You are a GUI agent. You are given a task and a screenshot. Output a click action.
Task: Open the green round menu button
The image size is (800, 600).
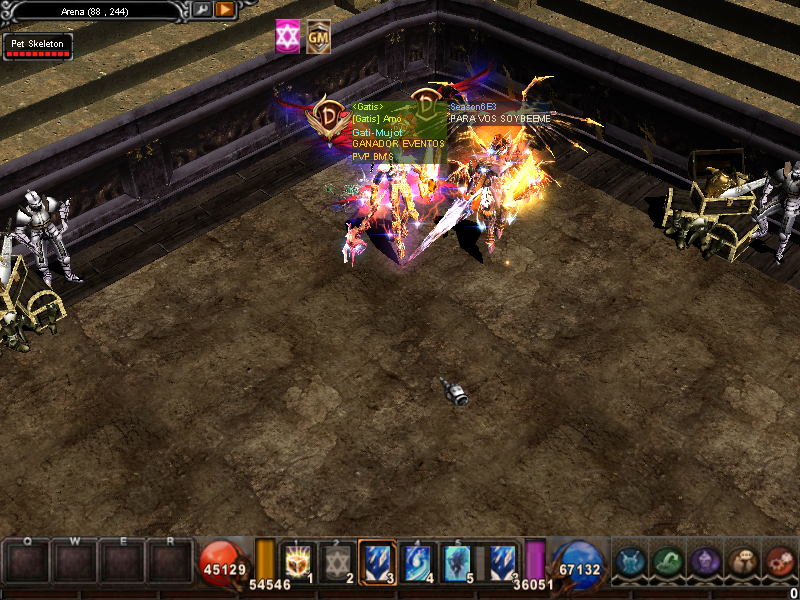point(668,562)
